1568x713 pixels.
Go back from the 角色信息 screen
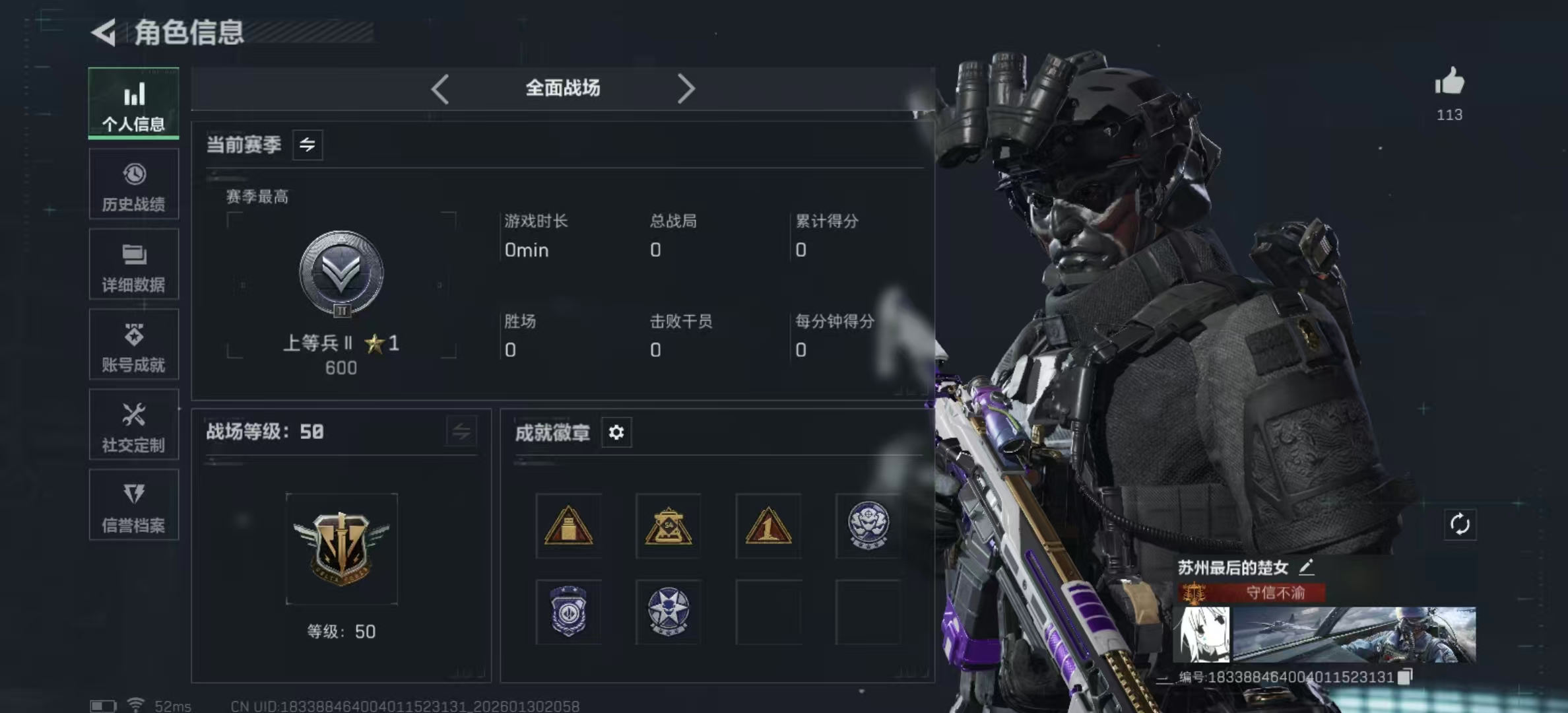[104, 32]
